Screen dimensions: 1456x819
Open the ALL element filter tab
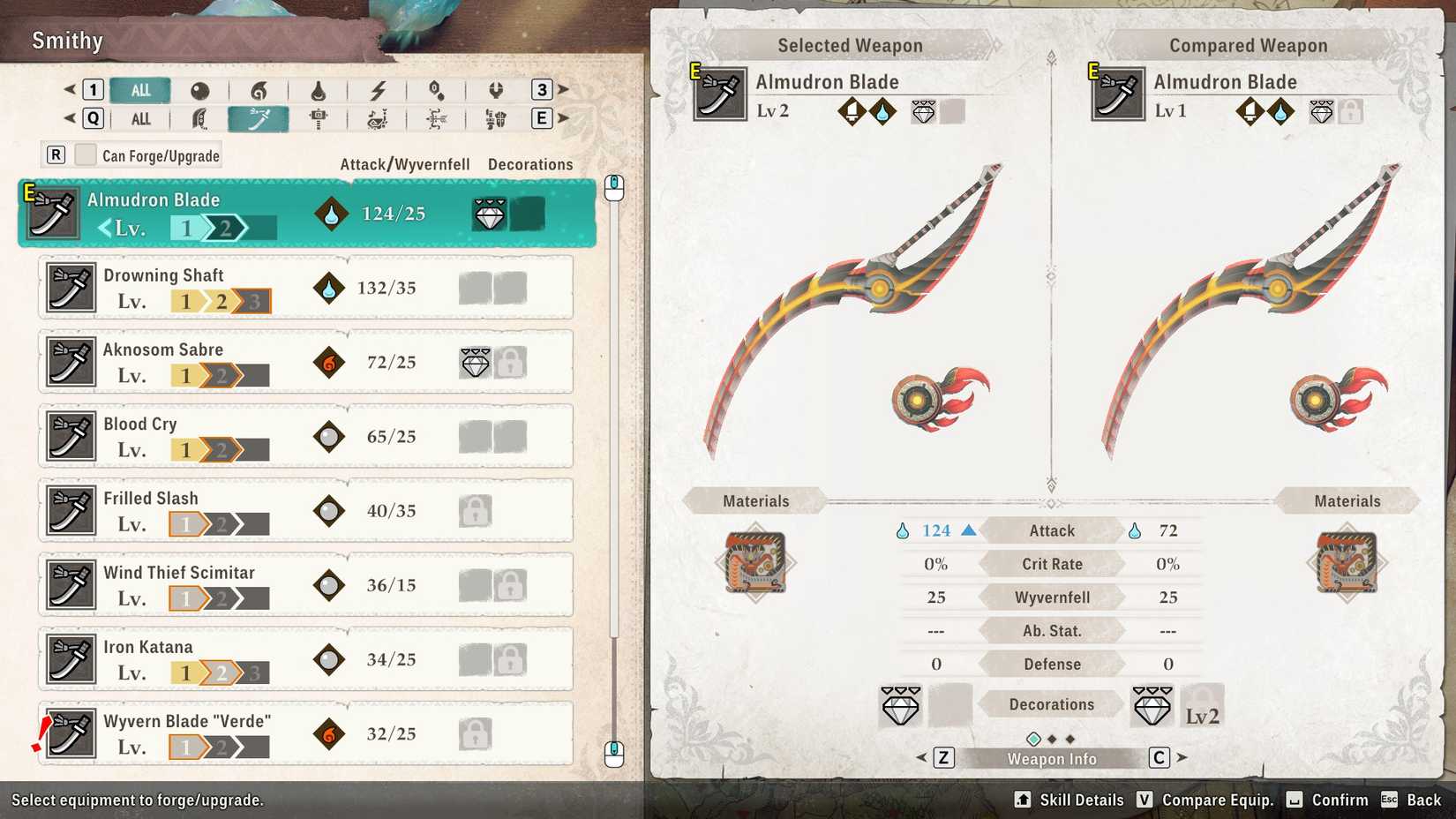point(141,89)
